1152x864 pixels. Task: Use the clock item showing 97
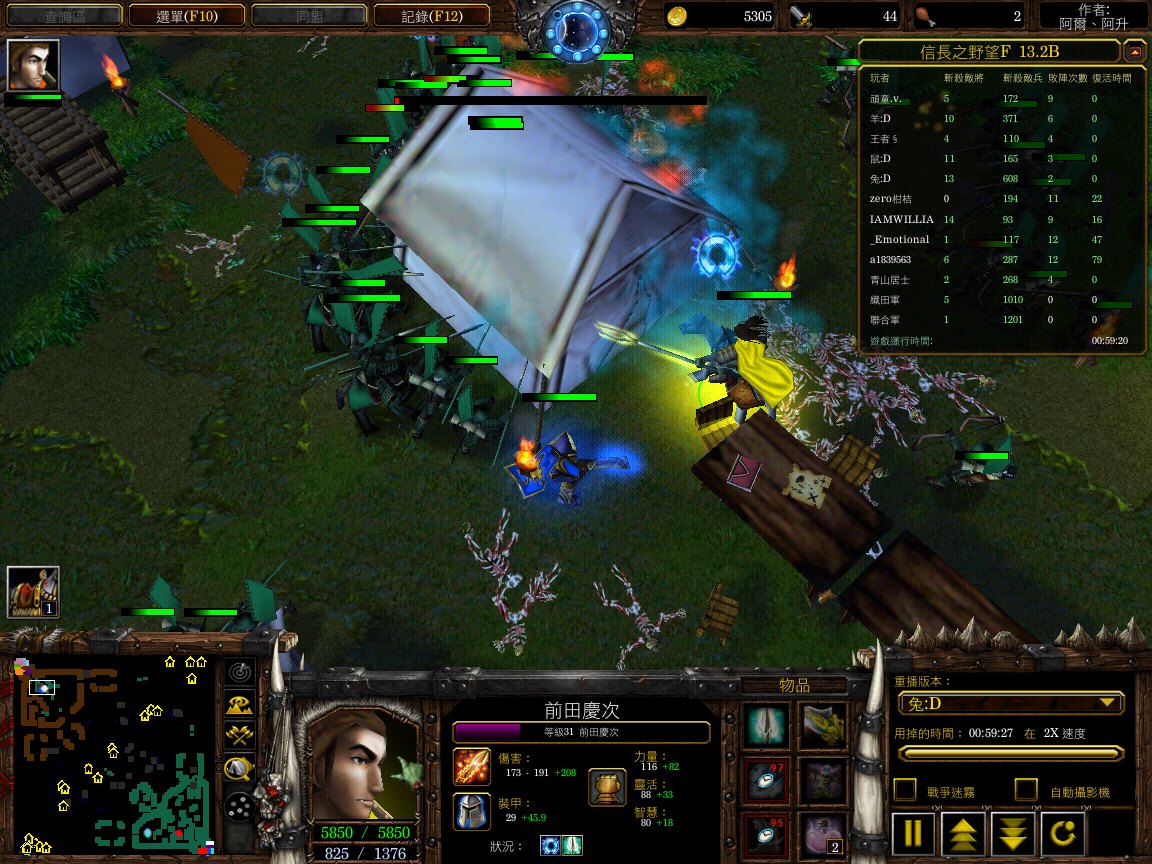pyautogui.click(x=767, y=780)
